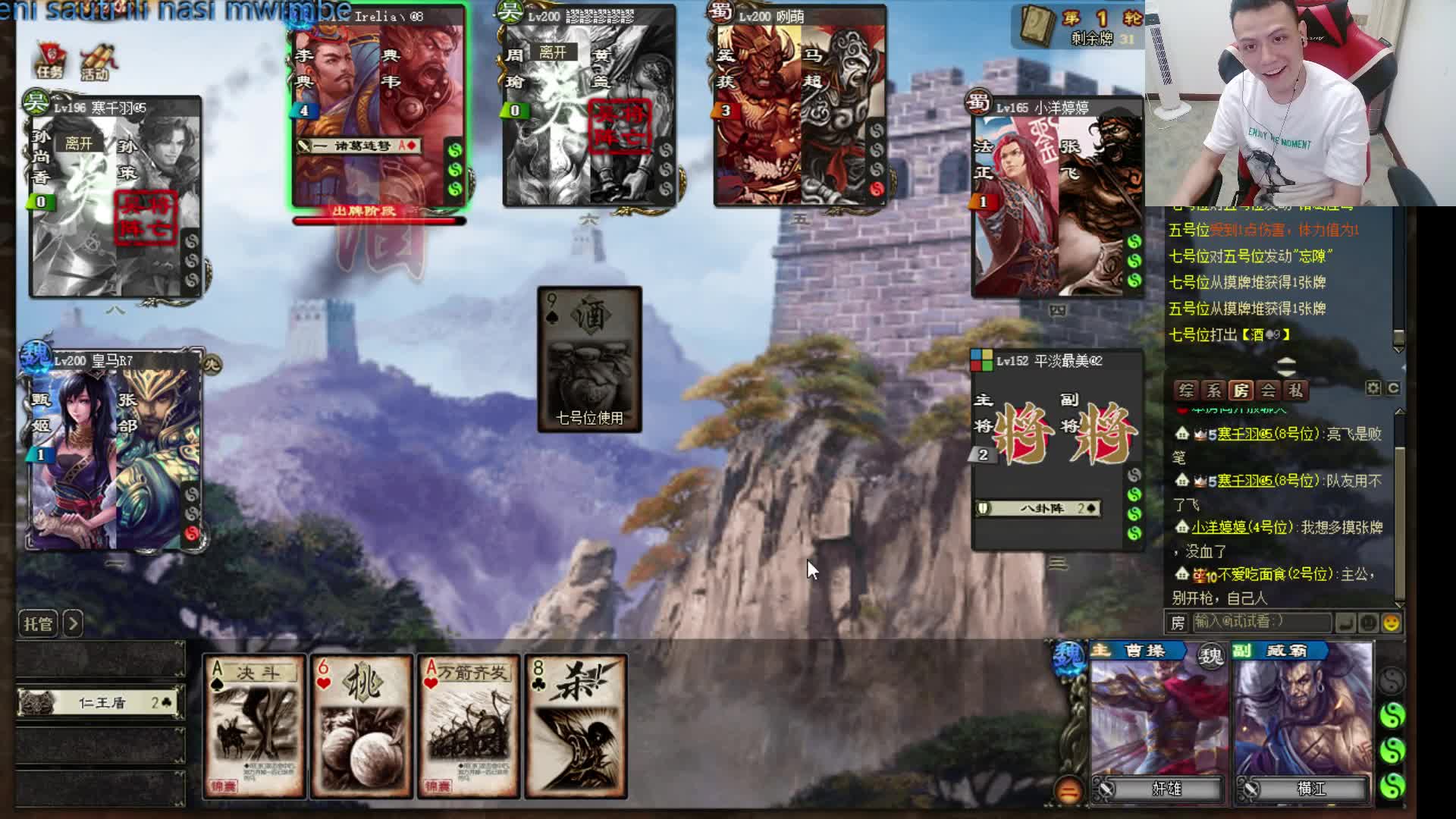Open chat settings gear icon

click(1373, 388)
